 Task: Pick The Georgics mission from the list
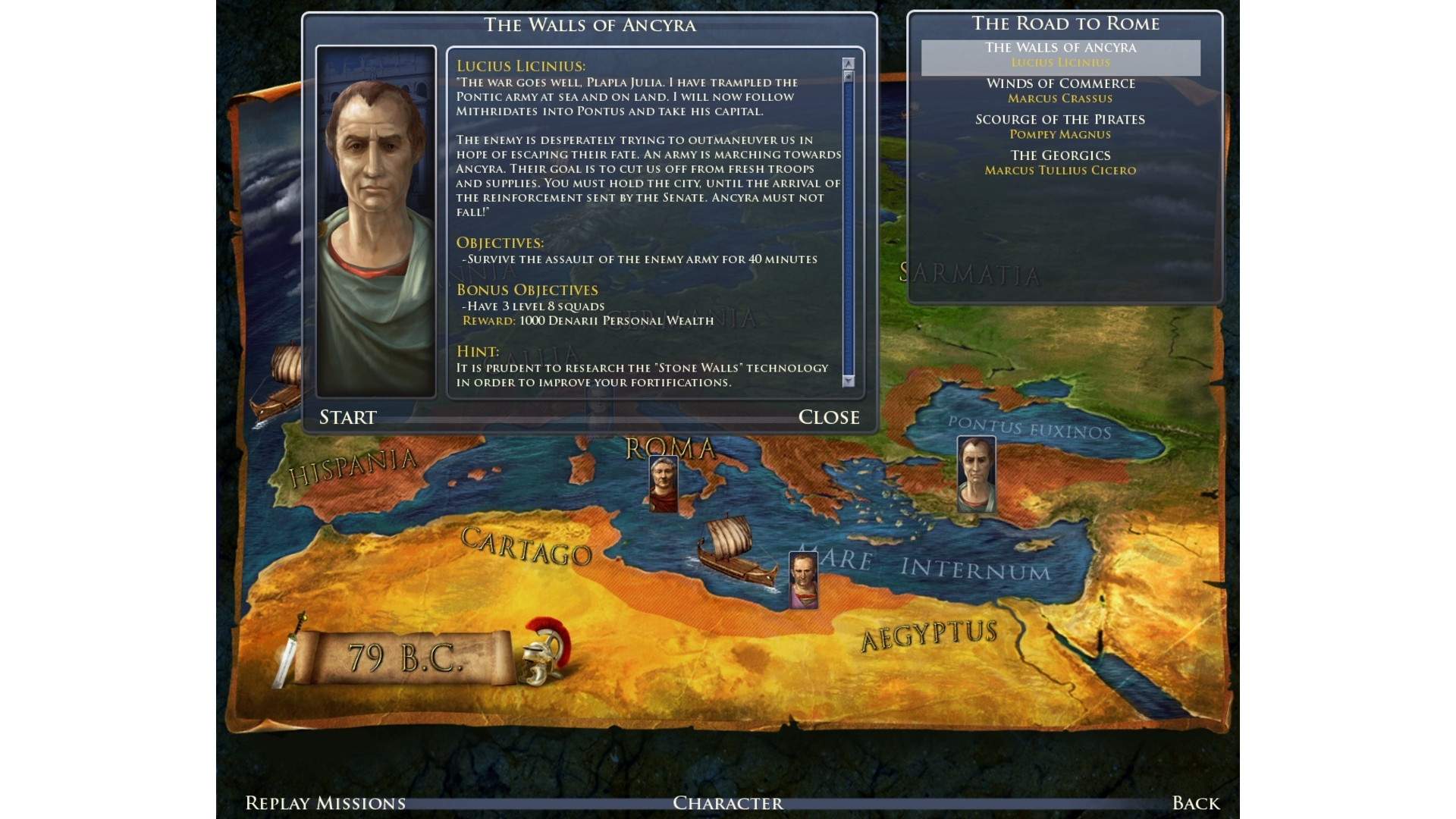(x=1060, y=162)
